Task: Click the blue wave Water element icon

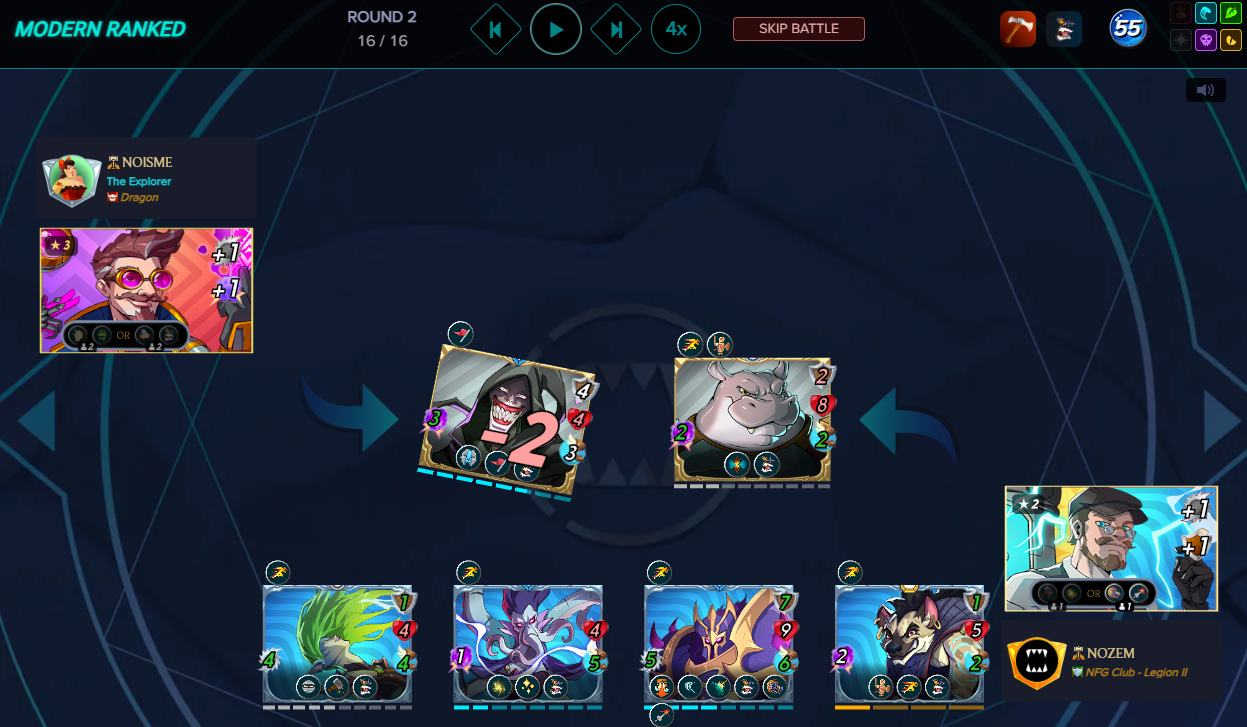Action: 1206,14
